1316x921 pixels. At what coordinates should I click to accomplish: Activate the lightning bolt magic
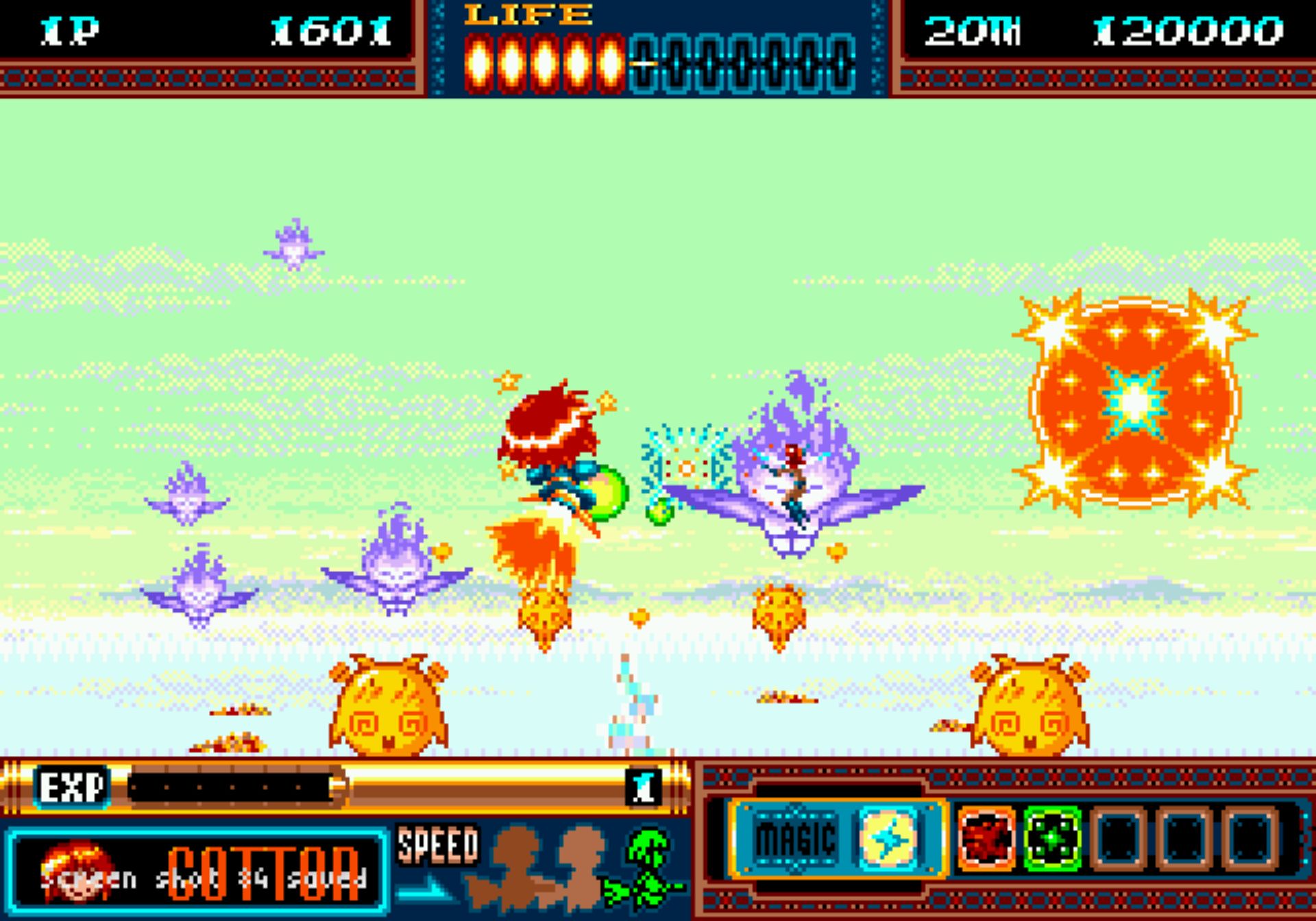tap(888, 838)
